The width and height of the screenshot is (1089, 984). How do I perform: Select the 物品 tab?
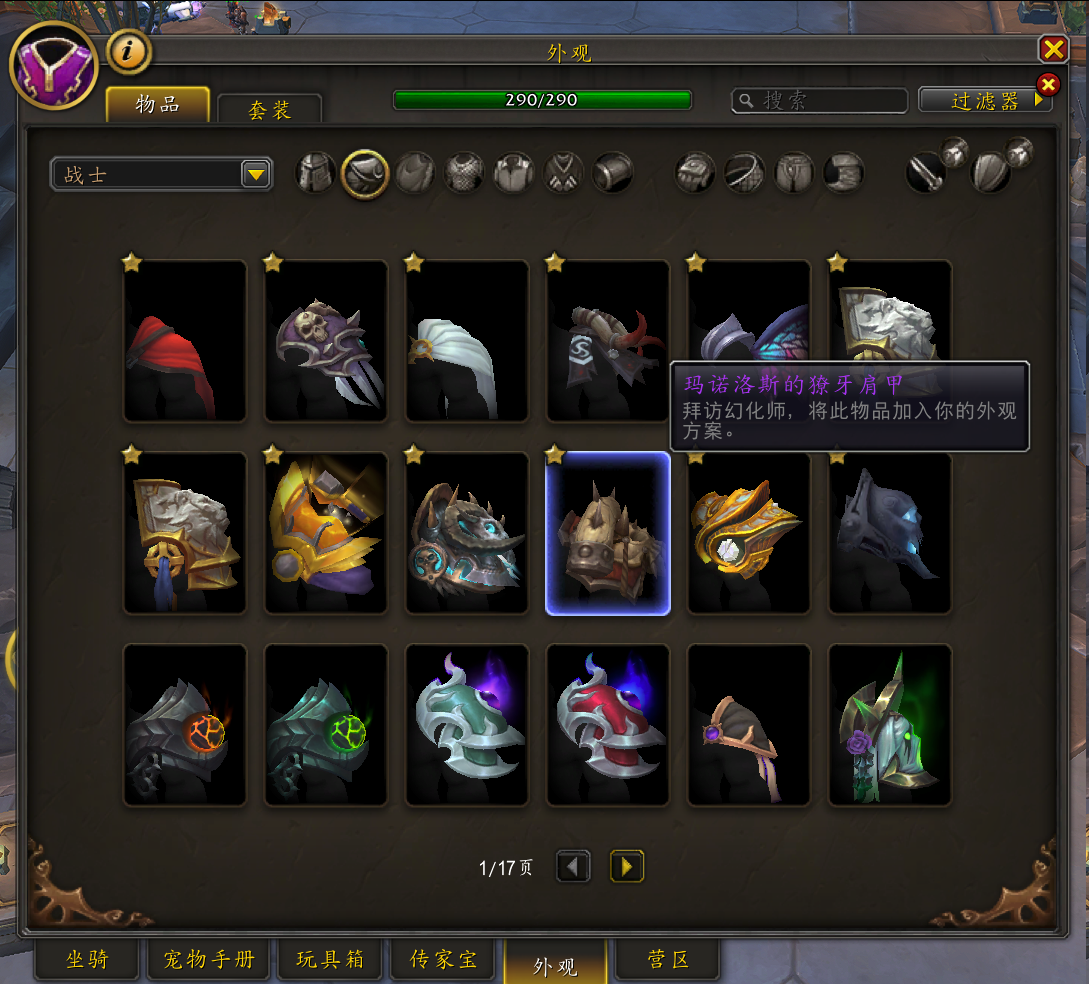tap(158, 105)
